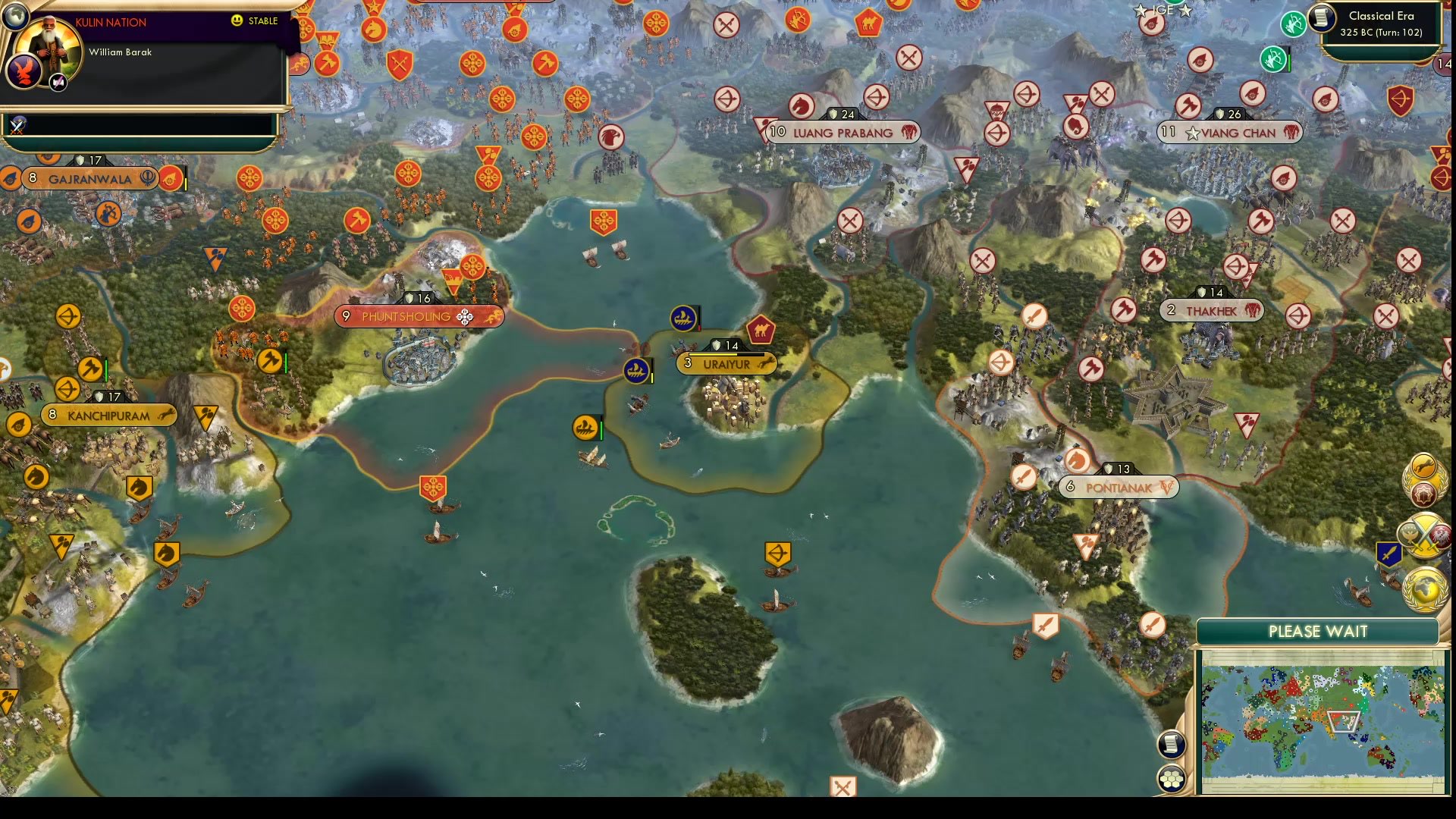This screenshot has height=819, width=1456.
Task: Click the globe button above the leader portrait
Action: (17, 17)
